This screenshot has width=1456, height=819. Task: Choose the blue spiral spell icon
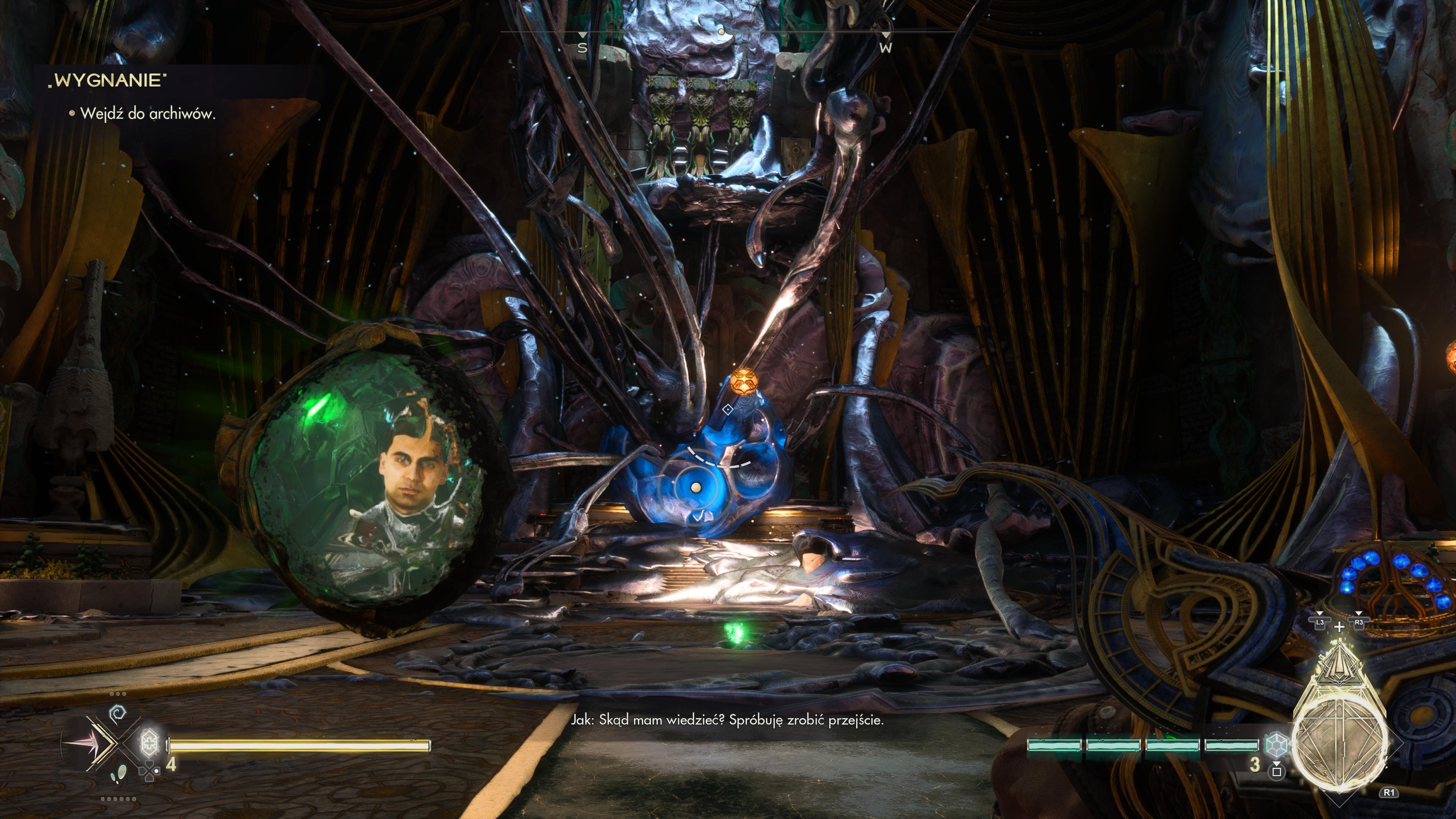point(118,714)
